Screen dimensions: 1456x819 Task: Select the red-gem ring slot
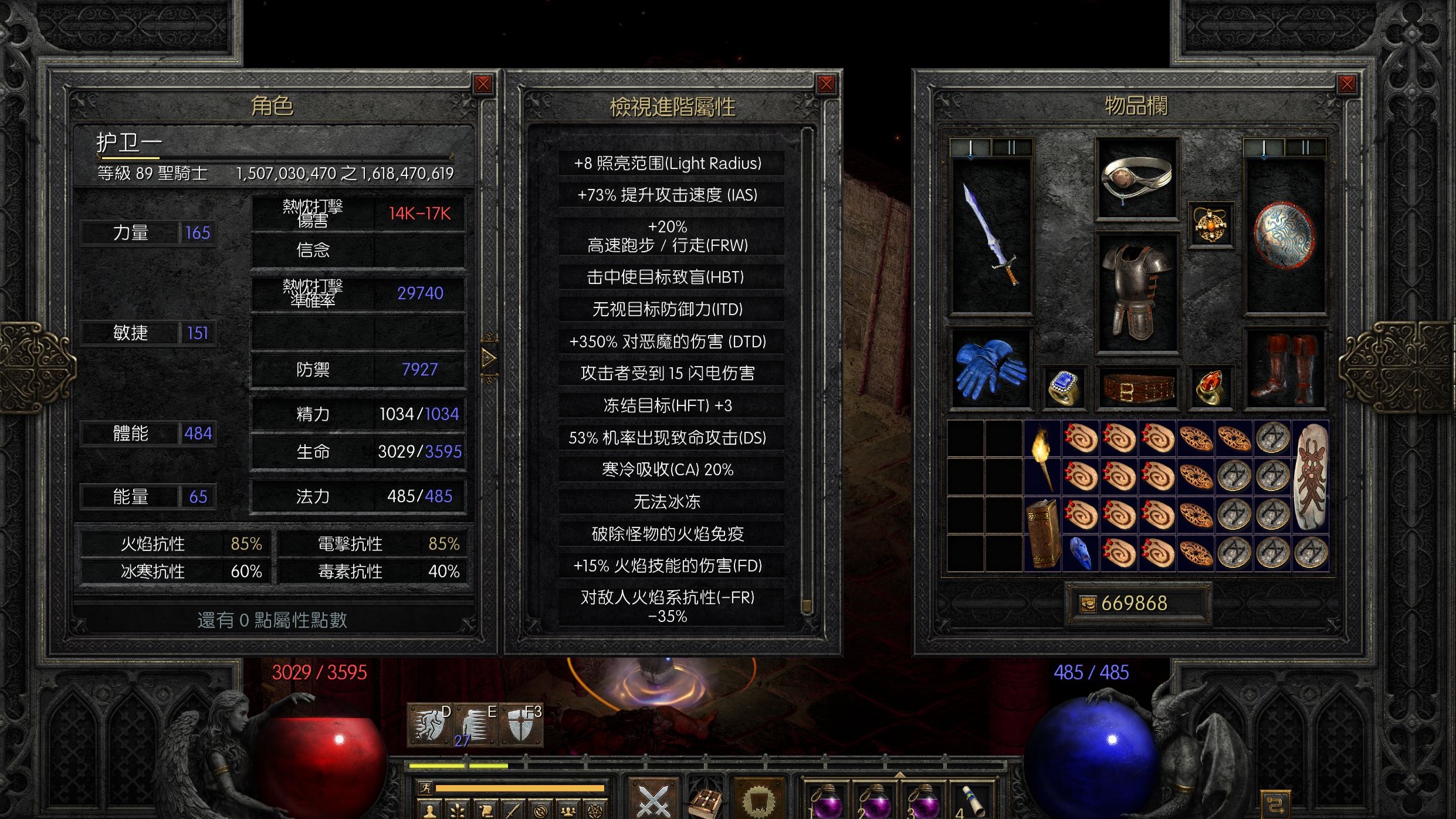pos(1210,388)
